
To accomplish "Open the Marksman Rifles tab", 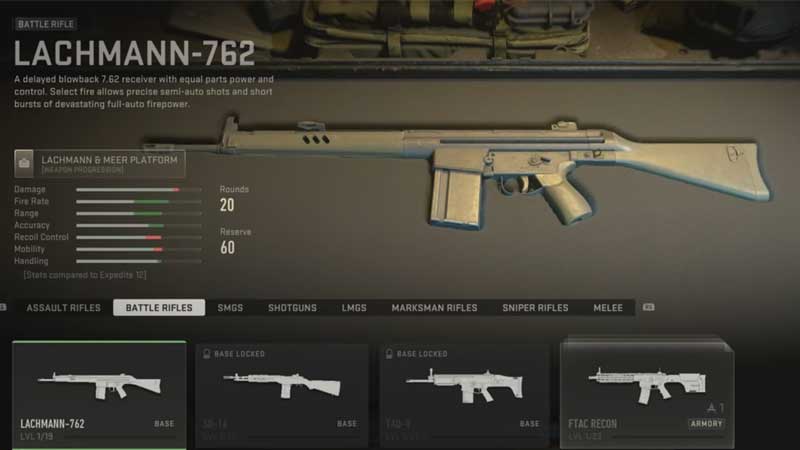I will pyautogui.click(x=434, y=308).
